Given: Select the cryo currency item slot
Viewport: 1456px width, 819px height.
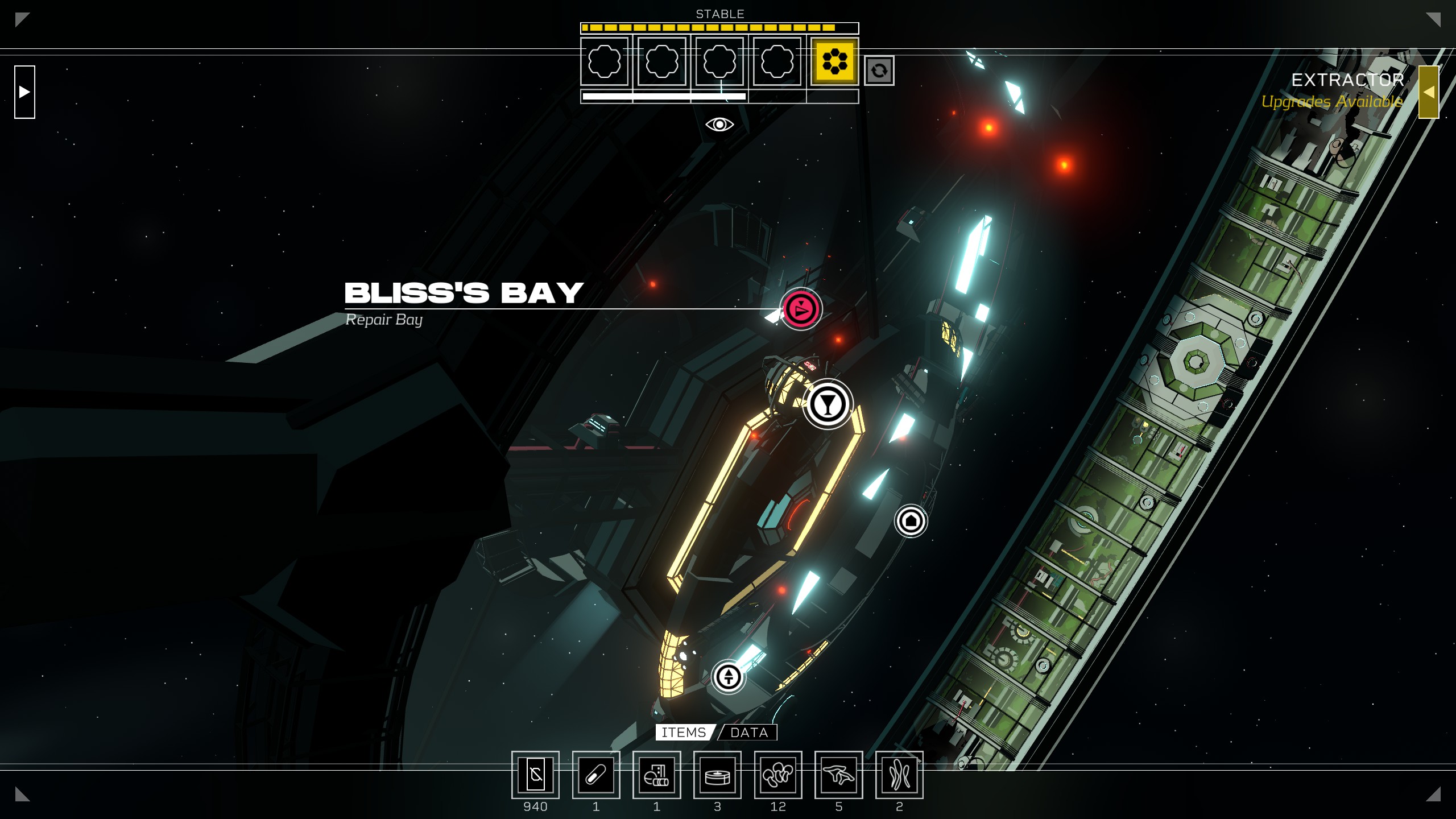Looking at the screenshot, I should pos(535,775).
